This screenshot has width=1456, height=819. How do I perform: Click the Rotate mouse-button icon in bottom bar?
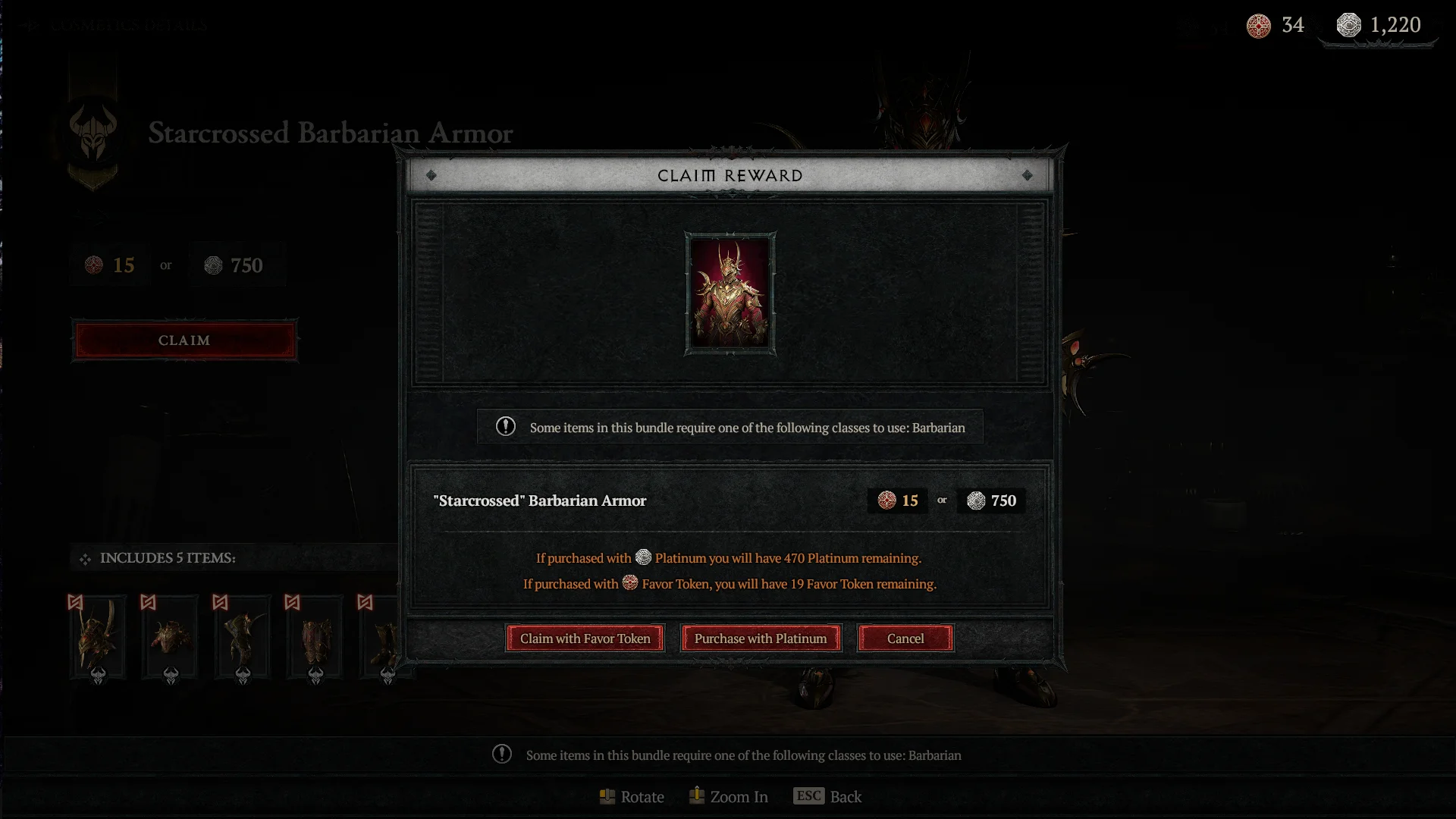click(606, 797)
